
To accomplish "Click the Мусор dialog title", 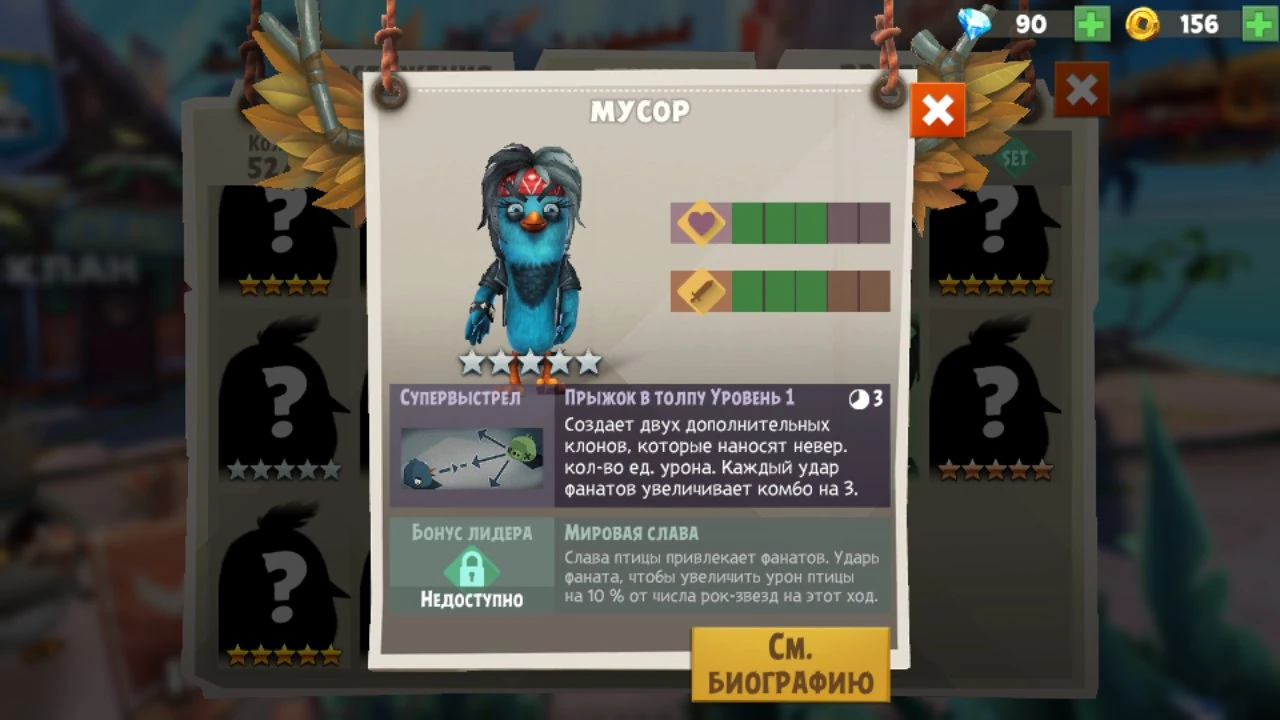I will (x=640, y=112).
